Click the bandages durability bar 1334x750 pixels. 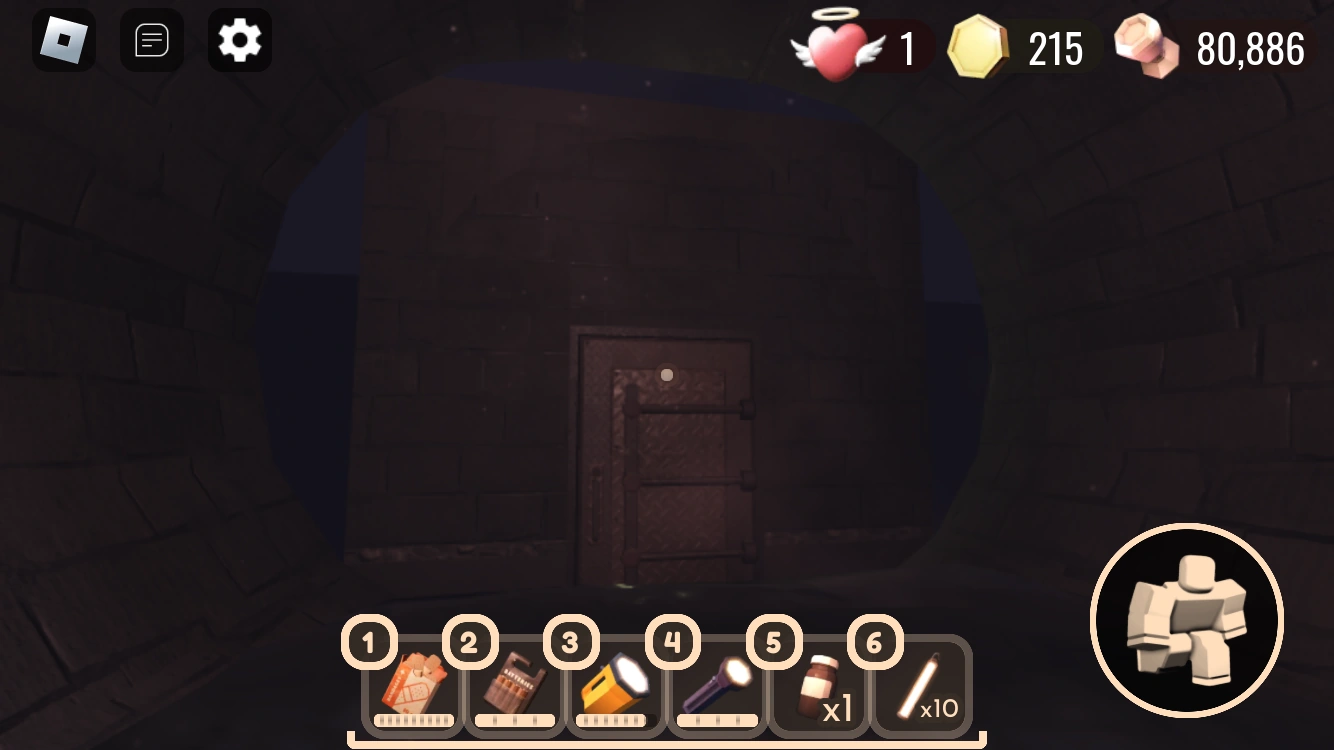point(412,719)
